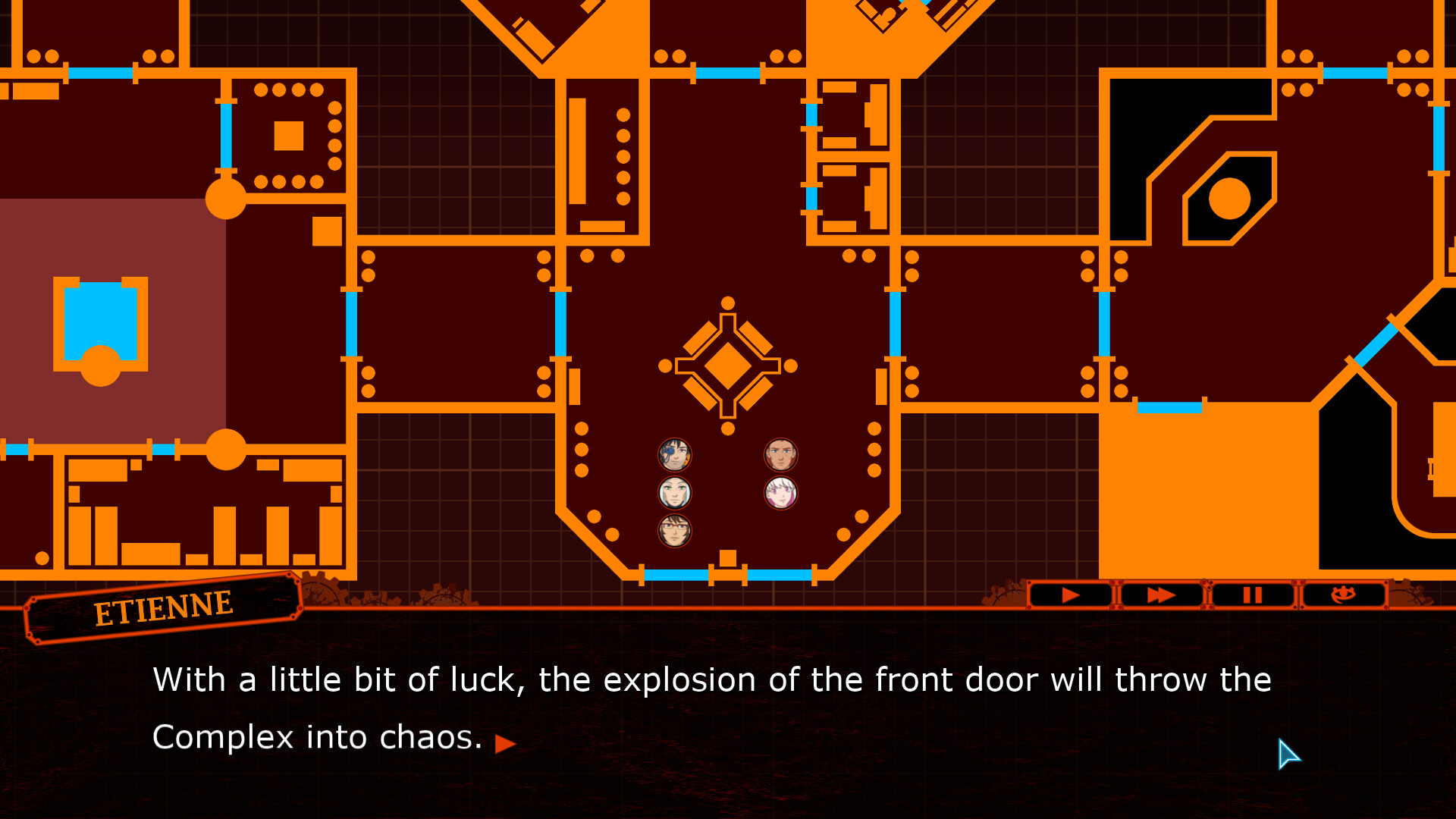Pause the playback with the pause button

(1253, 595)
